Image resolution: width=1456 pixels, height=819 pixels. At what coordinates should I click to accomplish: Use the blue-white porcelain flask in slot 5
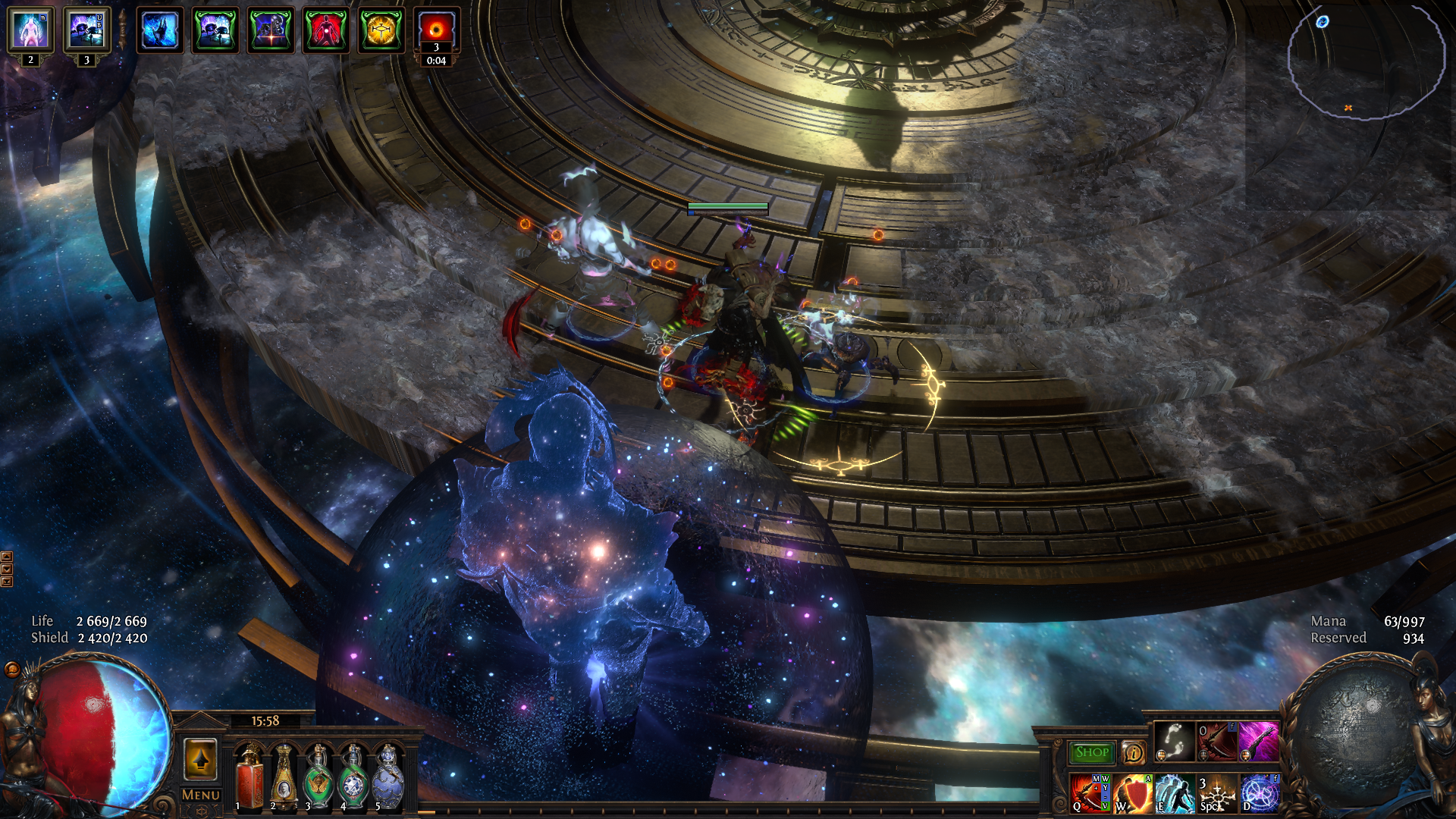388,777
